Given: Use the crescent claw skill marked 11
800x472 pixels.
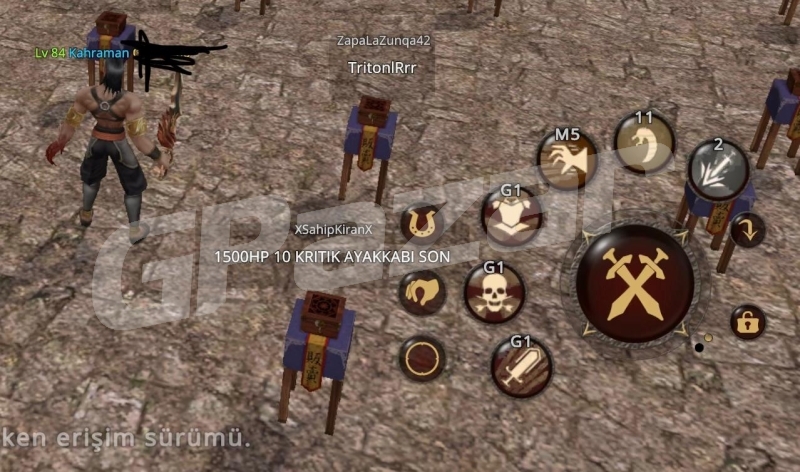Looking at the screenshot, I should 644,142.
